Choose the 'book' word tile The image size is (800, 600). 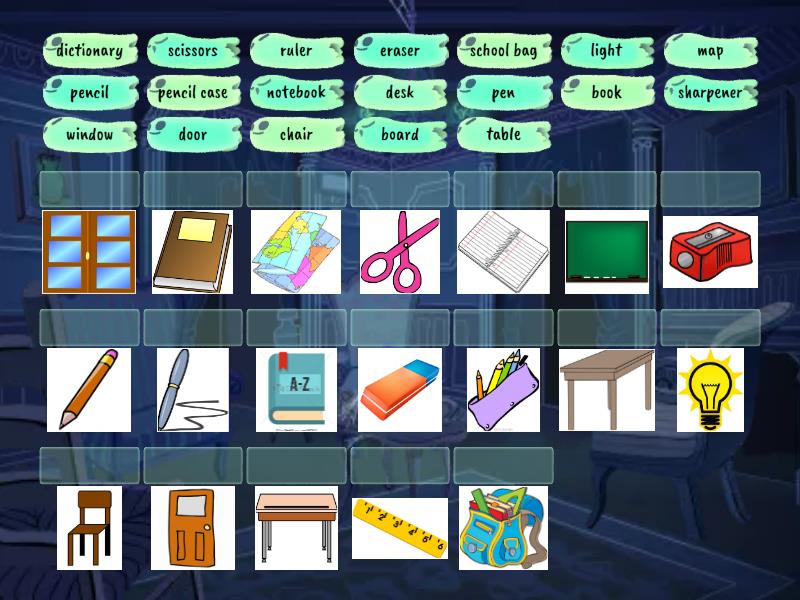(x=607, y=92)
